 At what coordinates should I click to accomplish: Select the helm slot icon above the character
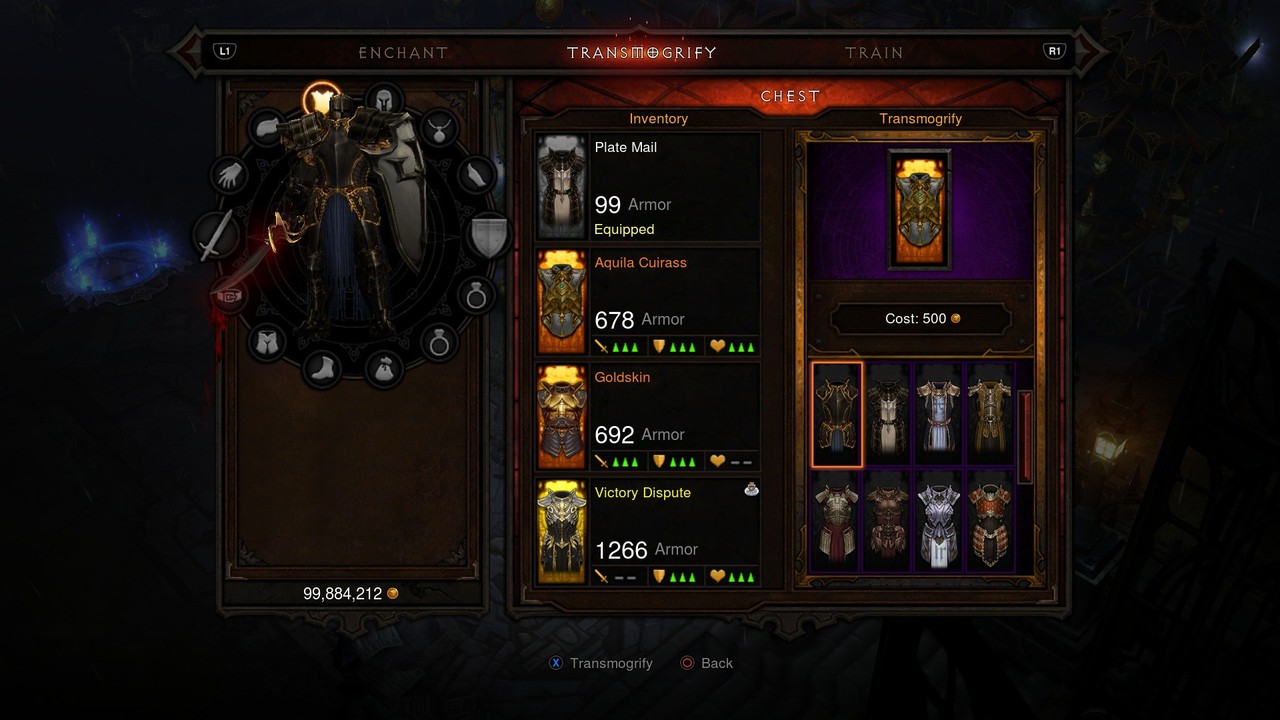[x=384, y=100]
